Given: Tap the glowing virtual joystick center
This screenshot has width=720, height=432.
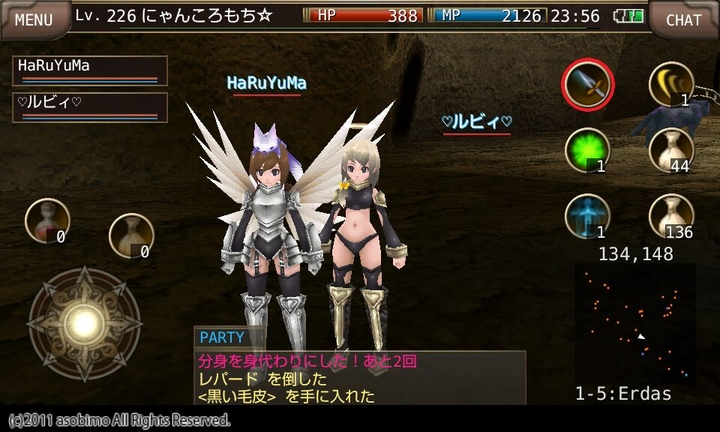Looking at the screenshot, I should [x=84, y=323].
